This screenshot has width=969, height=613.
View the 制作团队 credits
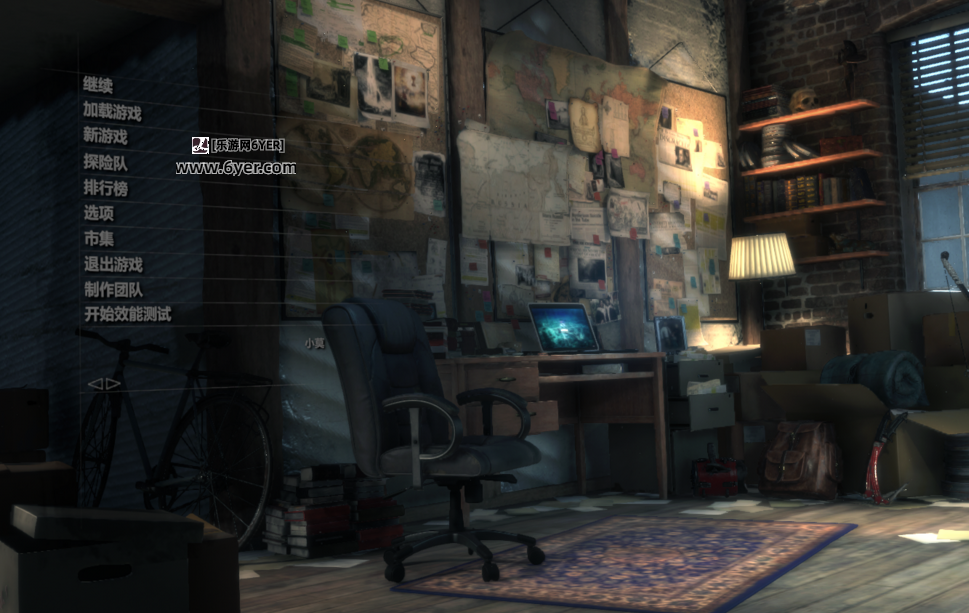click(112, 290)
